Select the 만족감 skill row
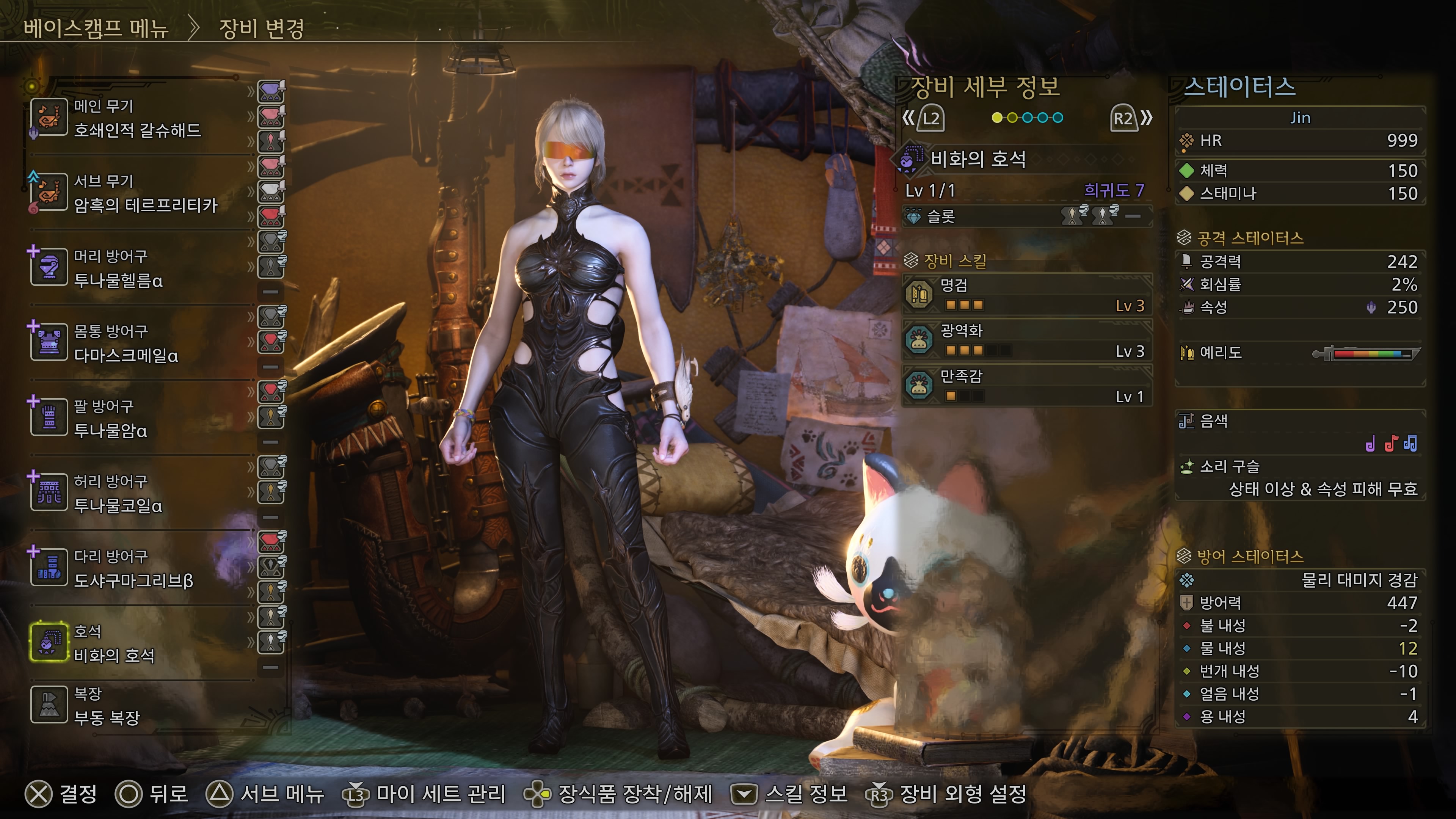 pos(1026,386)
